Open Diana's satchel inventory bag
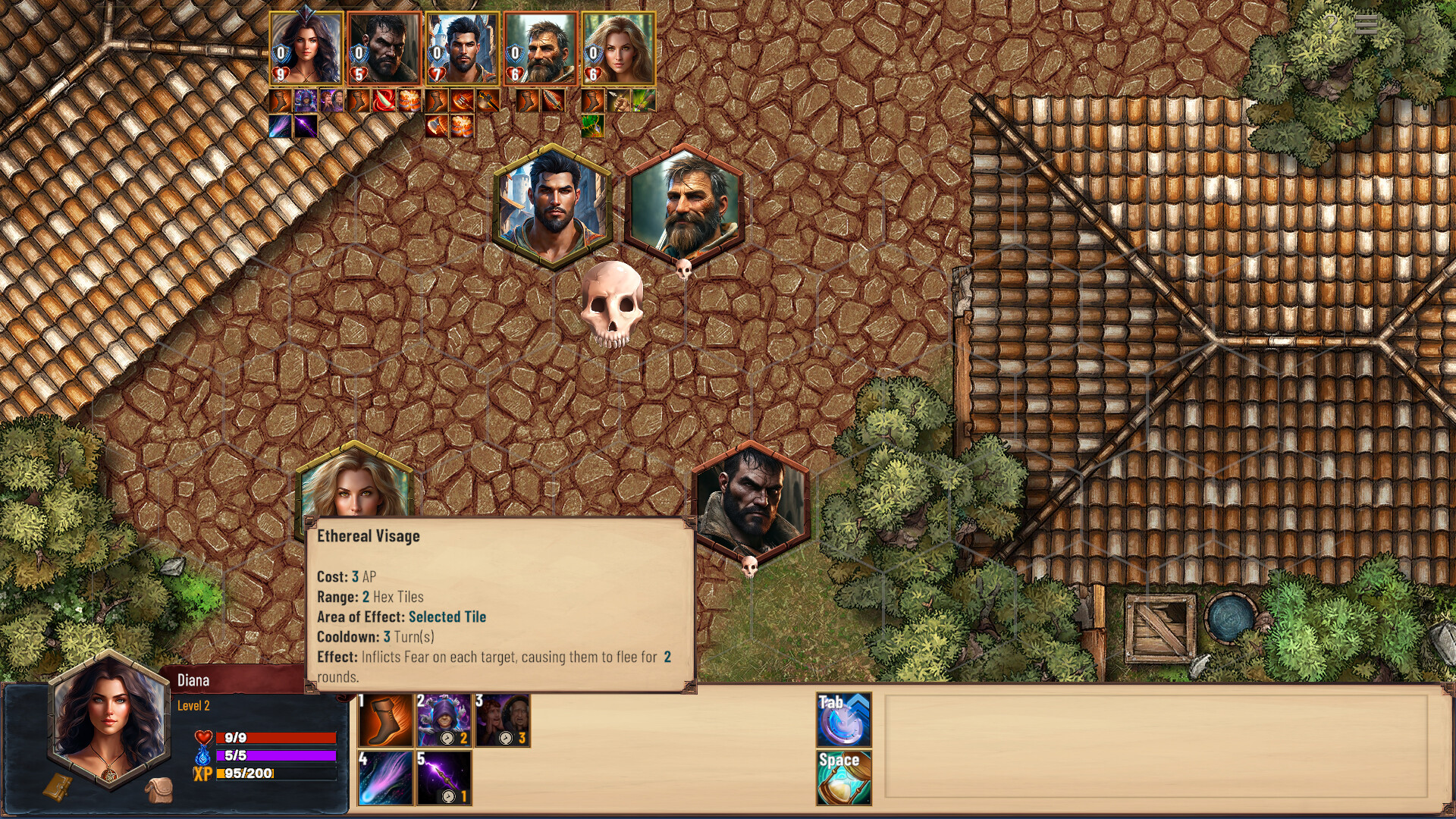This screenshot has width=1456, height=819. (160, 790)
